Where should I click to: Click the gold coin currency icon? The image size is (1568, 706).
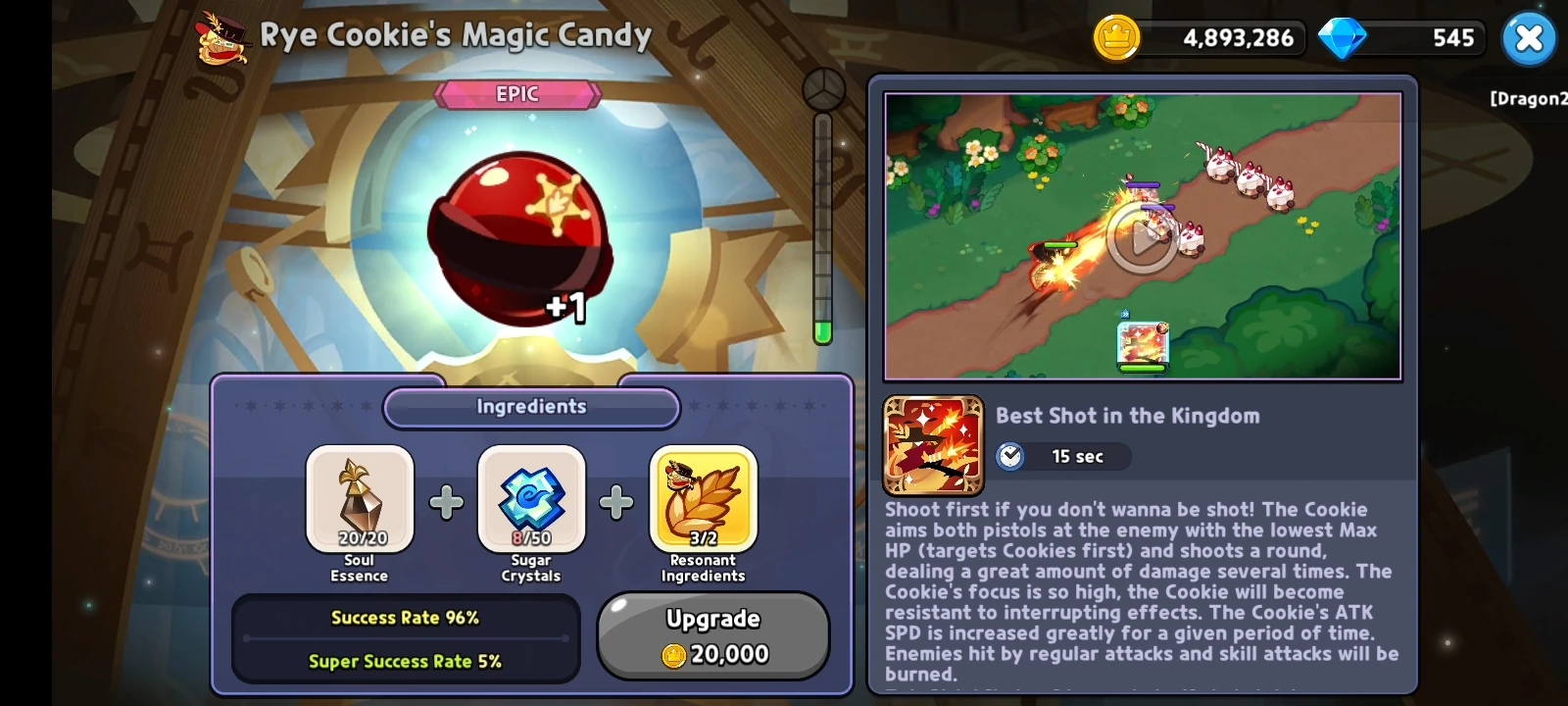click(1117, 37)
